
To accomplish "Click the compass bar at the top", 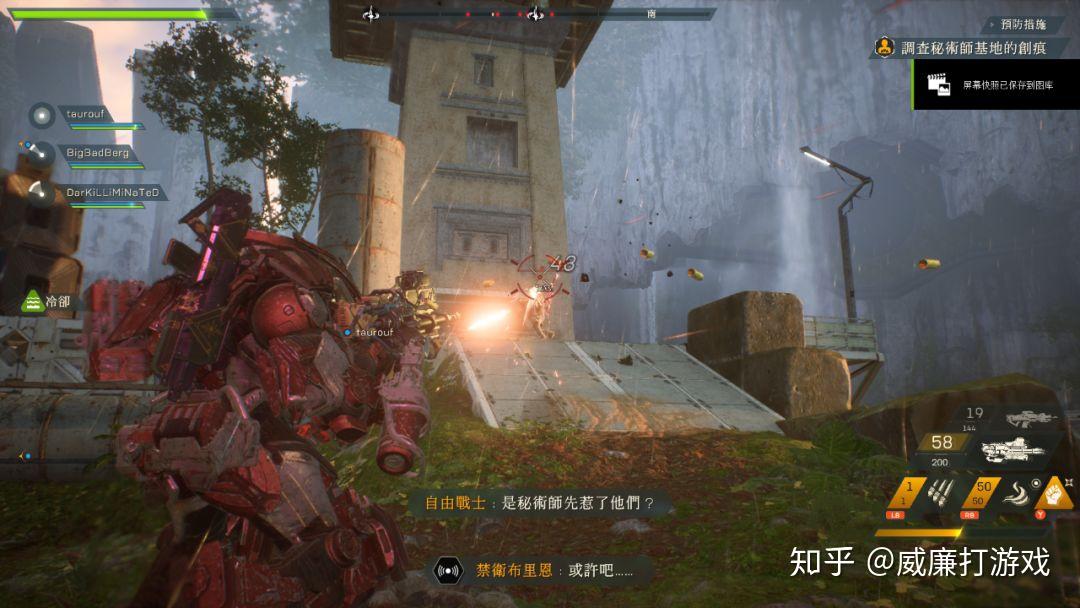I will 540,14.
